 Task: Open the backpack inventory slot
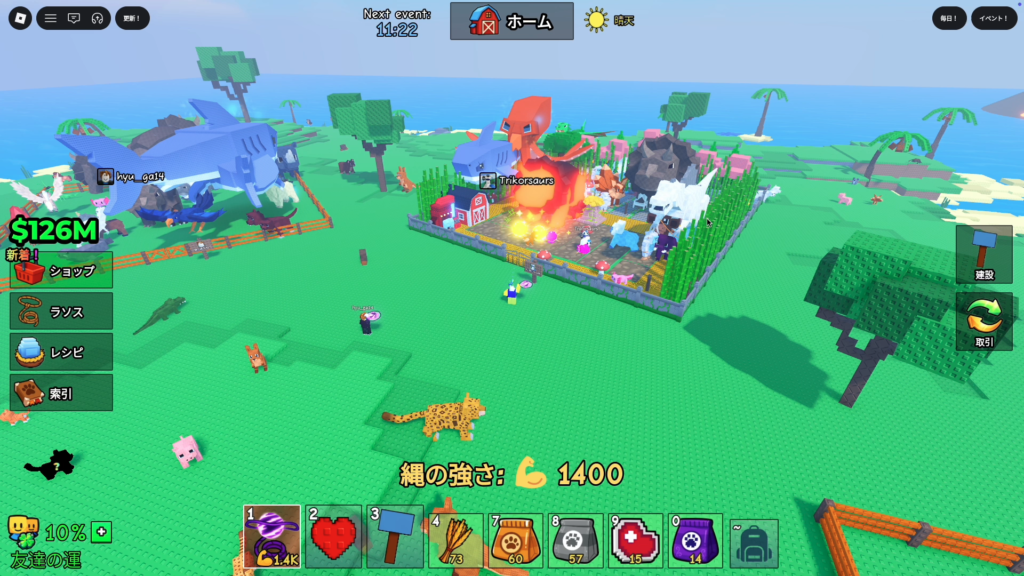(x=754, y=542)
